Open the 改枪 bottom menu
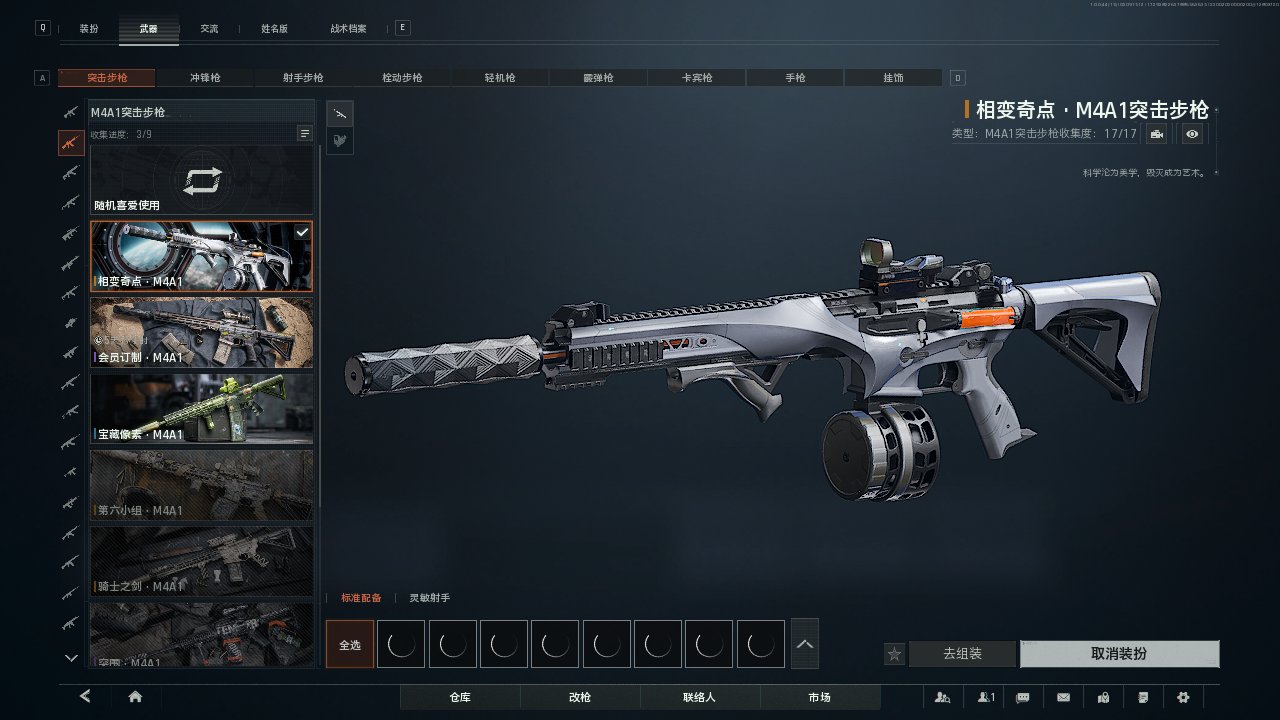 point(579,697)
